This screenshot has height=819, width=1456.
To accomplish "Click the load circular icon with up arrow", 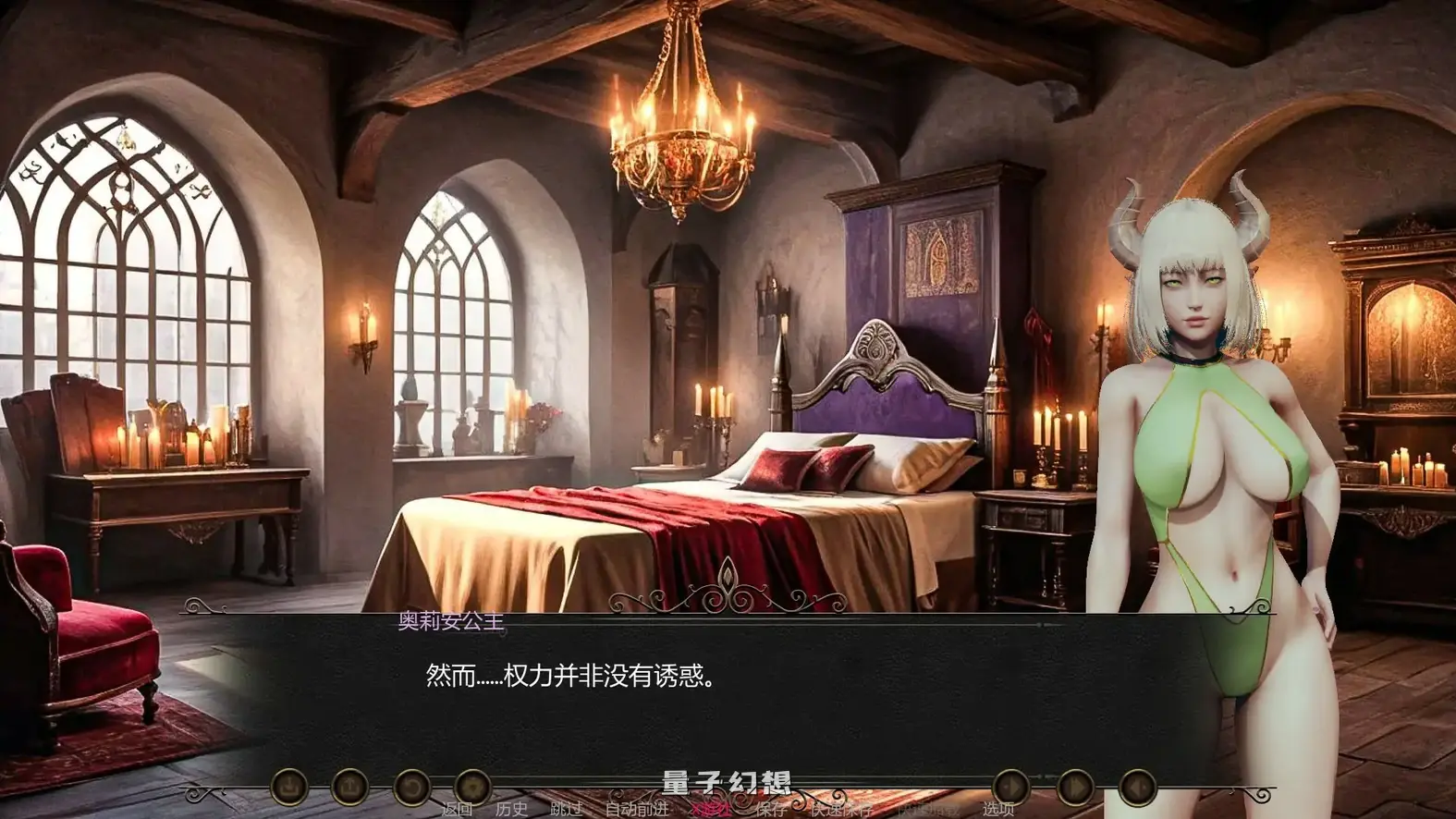I will (x=350, y=788).
